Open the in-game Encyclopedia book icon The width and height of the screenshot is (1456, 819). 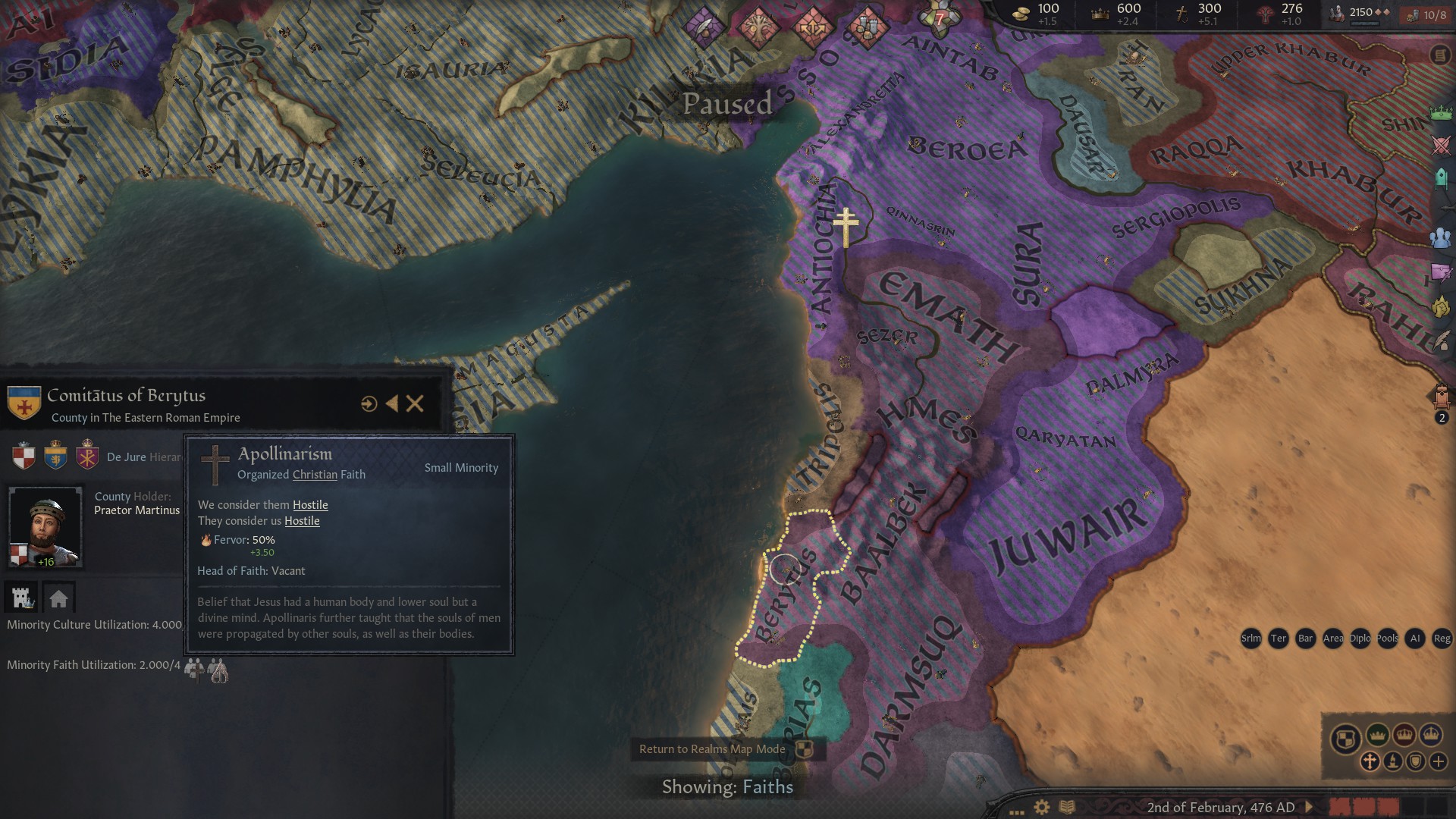coord(1068,808)
